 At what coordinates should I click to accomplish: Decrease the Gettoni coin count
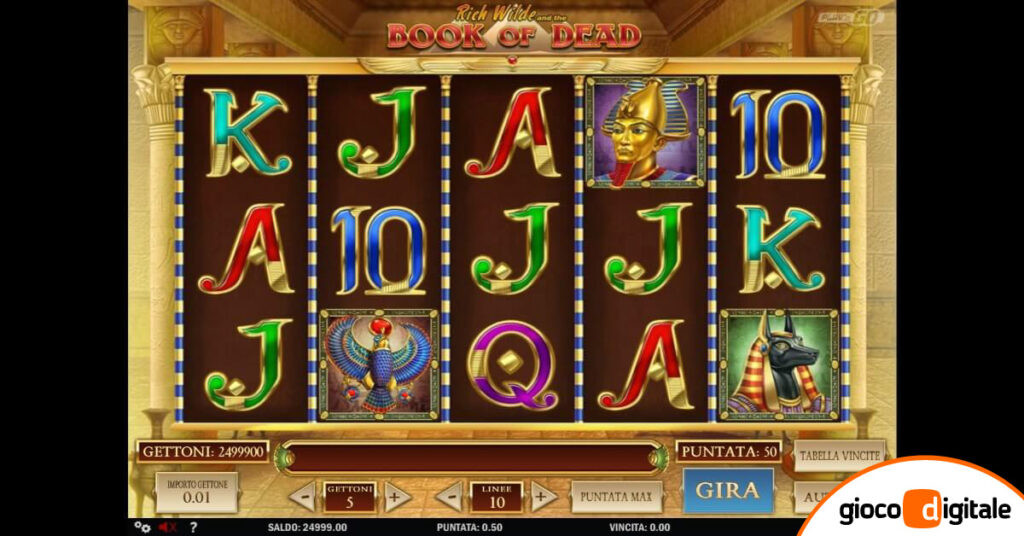point(301,496)
